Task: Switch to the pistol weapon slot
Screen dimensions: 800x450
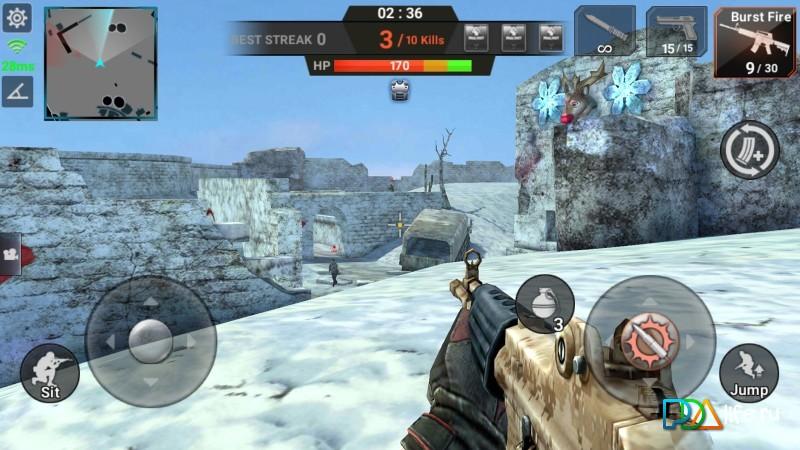Action: (x=676, y=30)
